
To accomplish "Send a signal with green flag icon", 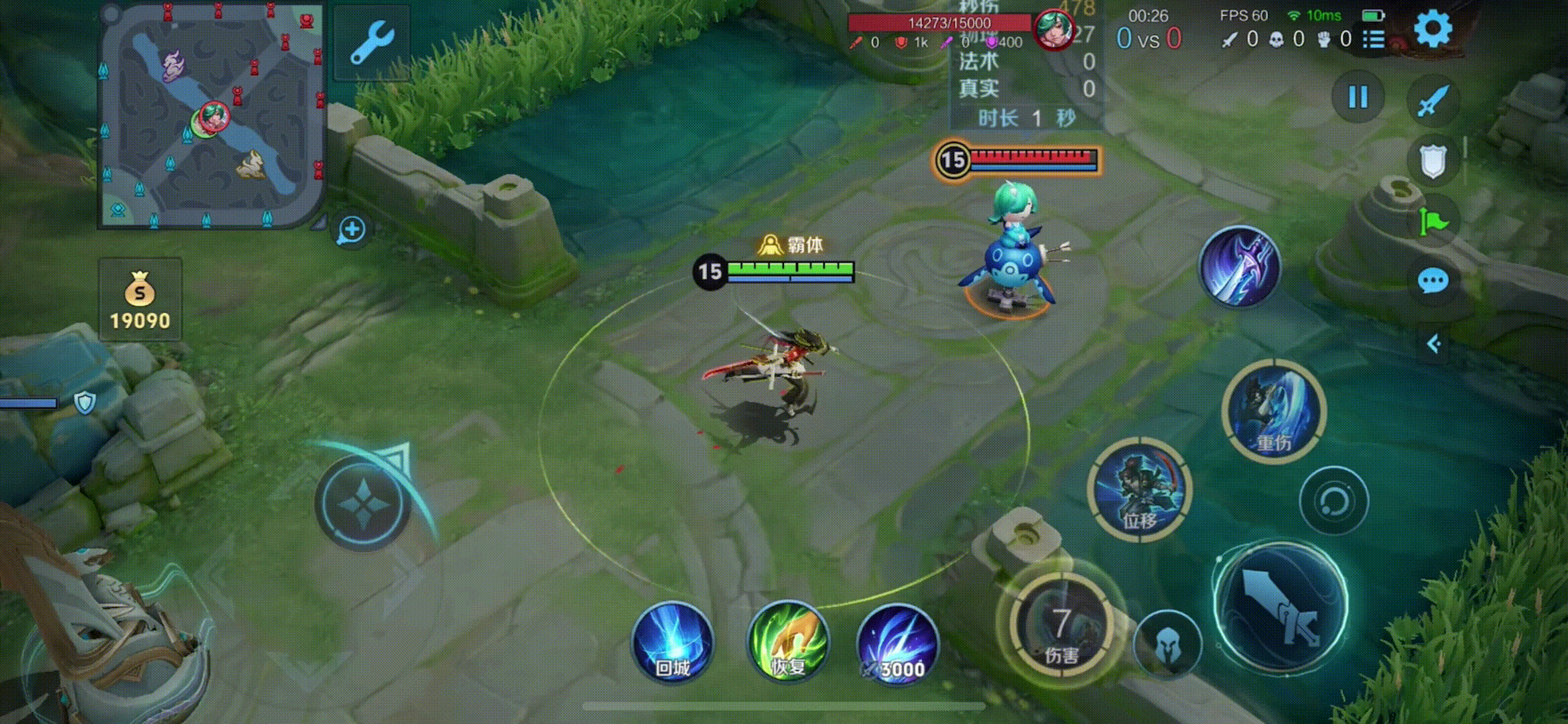I will (x=1433, y=221).
